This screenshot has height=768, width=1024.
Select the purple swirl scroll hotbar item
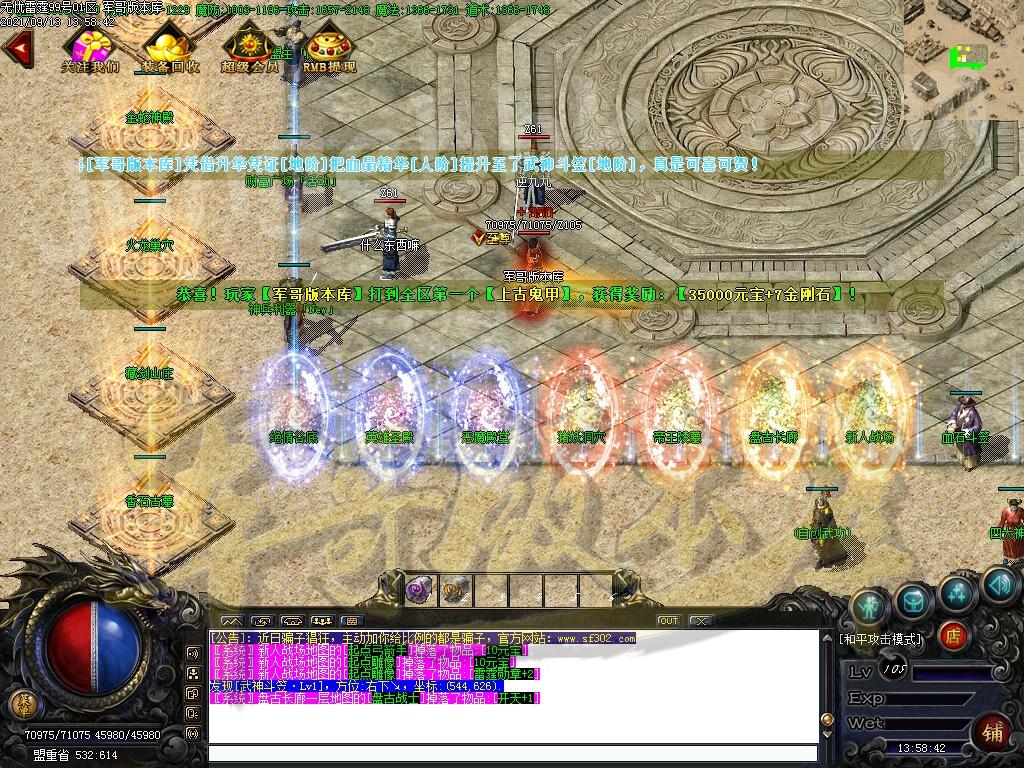point(420,590)
